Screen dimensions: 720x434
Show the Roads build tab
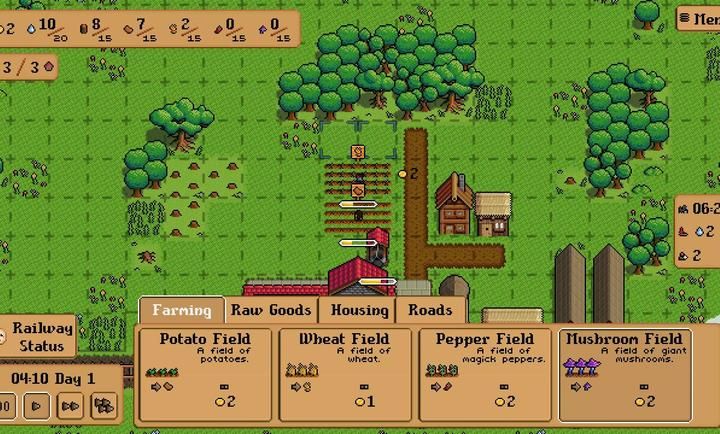pos(430,310)
